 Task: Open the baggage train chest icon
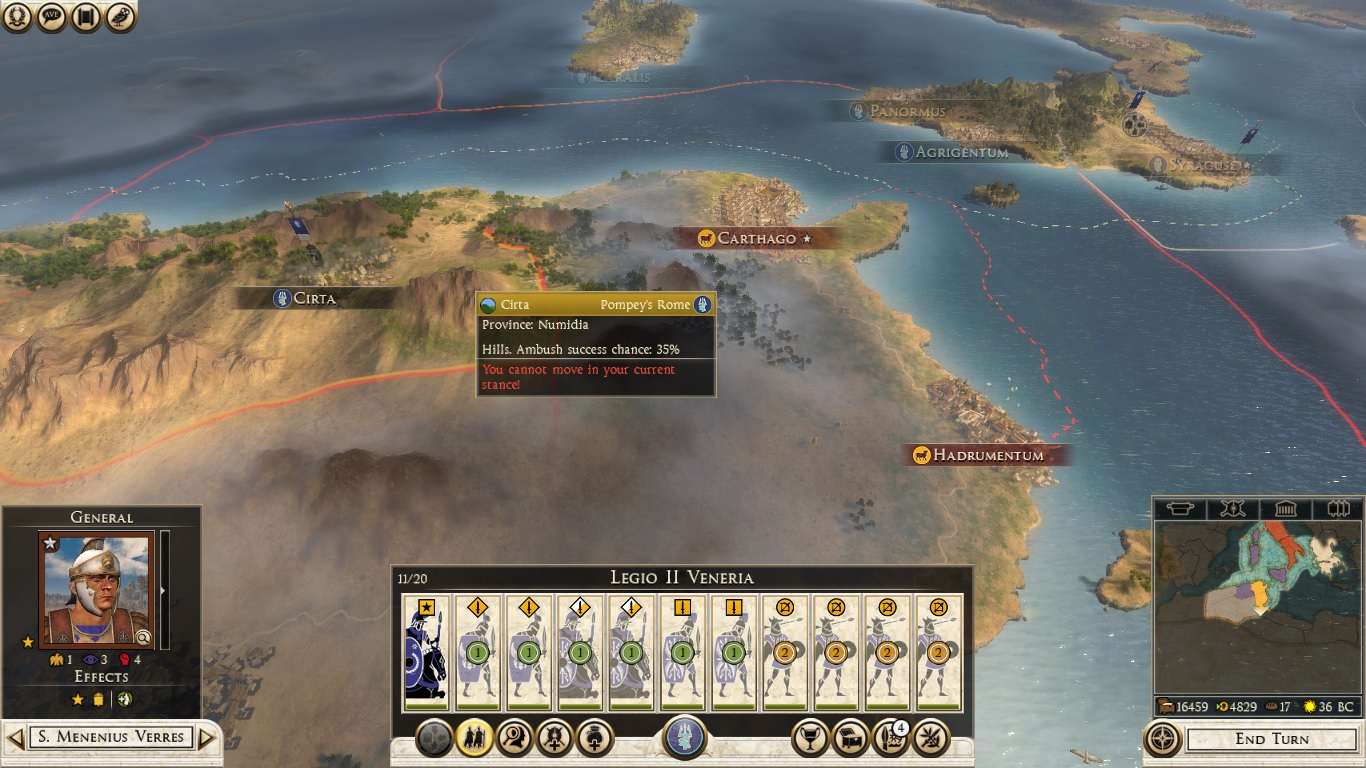pyautogui.click(x=849, y=738)
